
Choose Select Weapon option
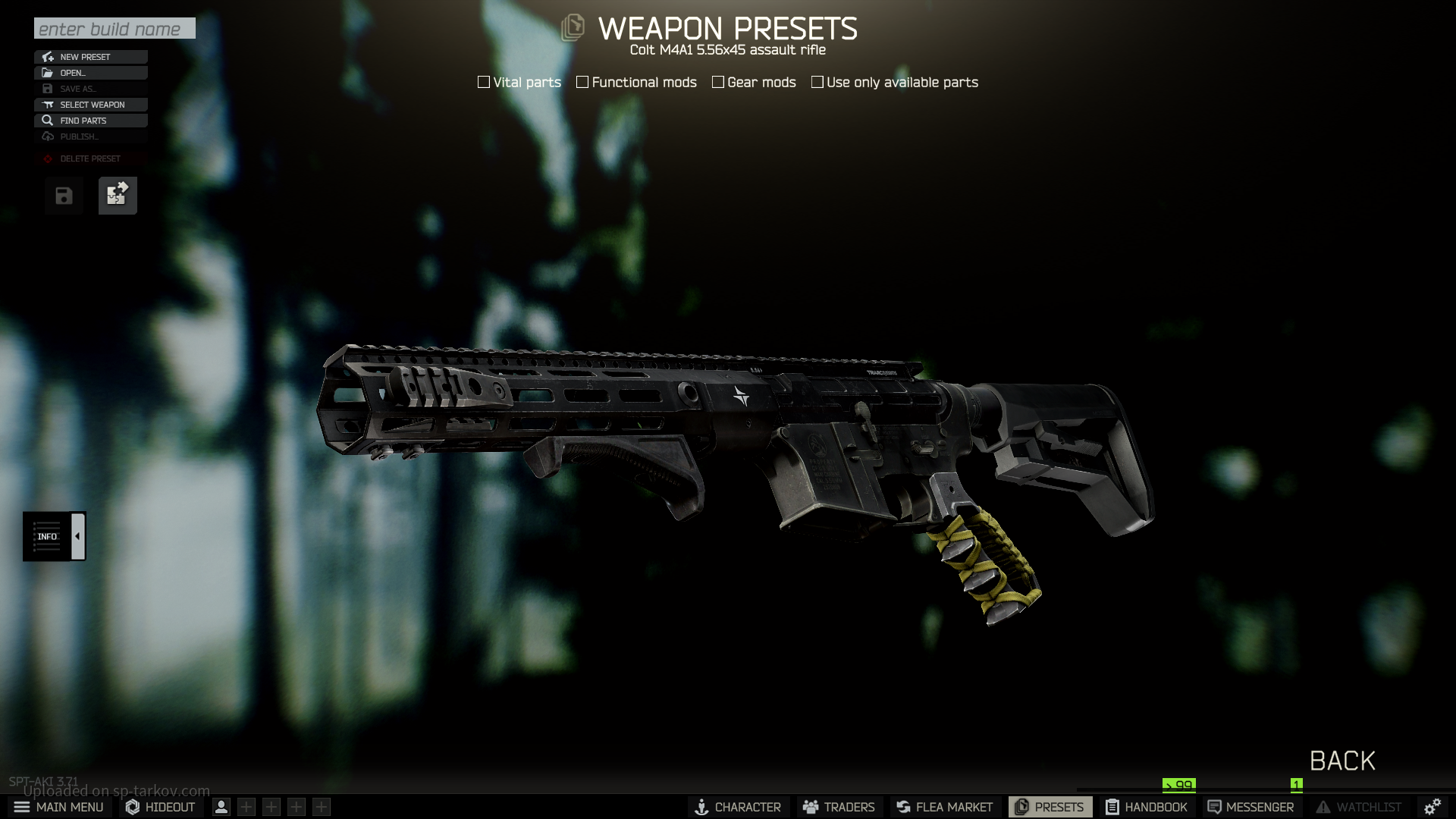coord(91,105)
